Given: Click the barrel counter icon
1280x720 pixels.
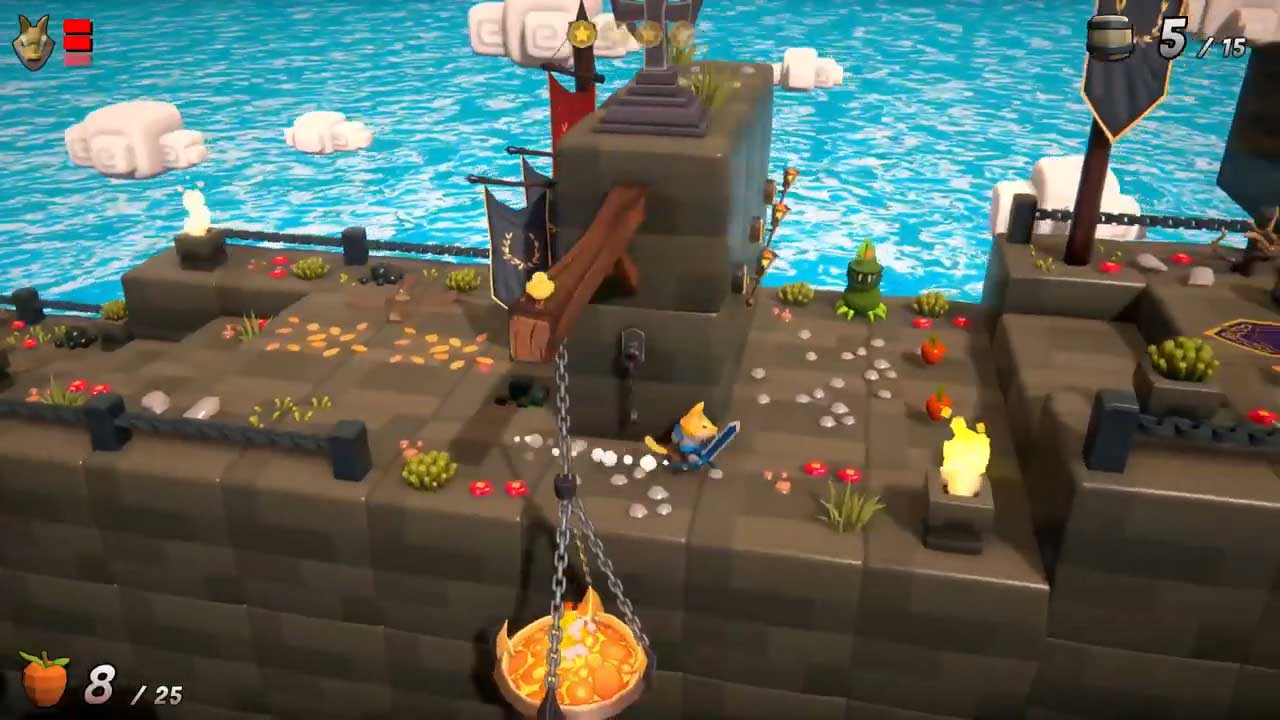Looking at the screenshot, I should [1111, 38].
